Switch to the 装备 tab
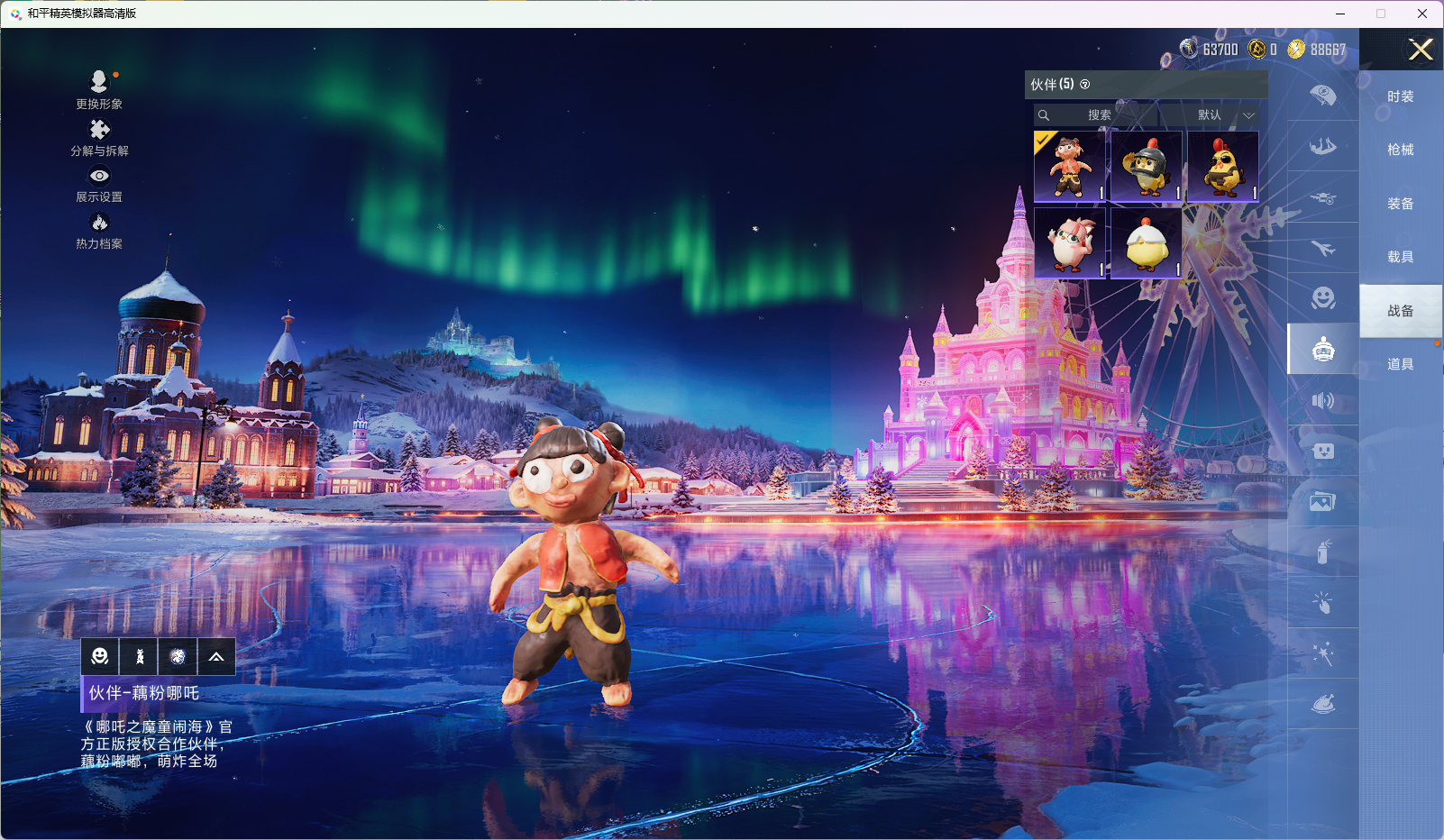 point(1400,204)
